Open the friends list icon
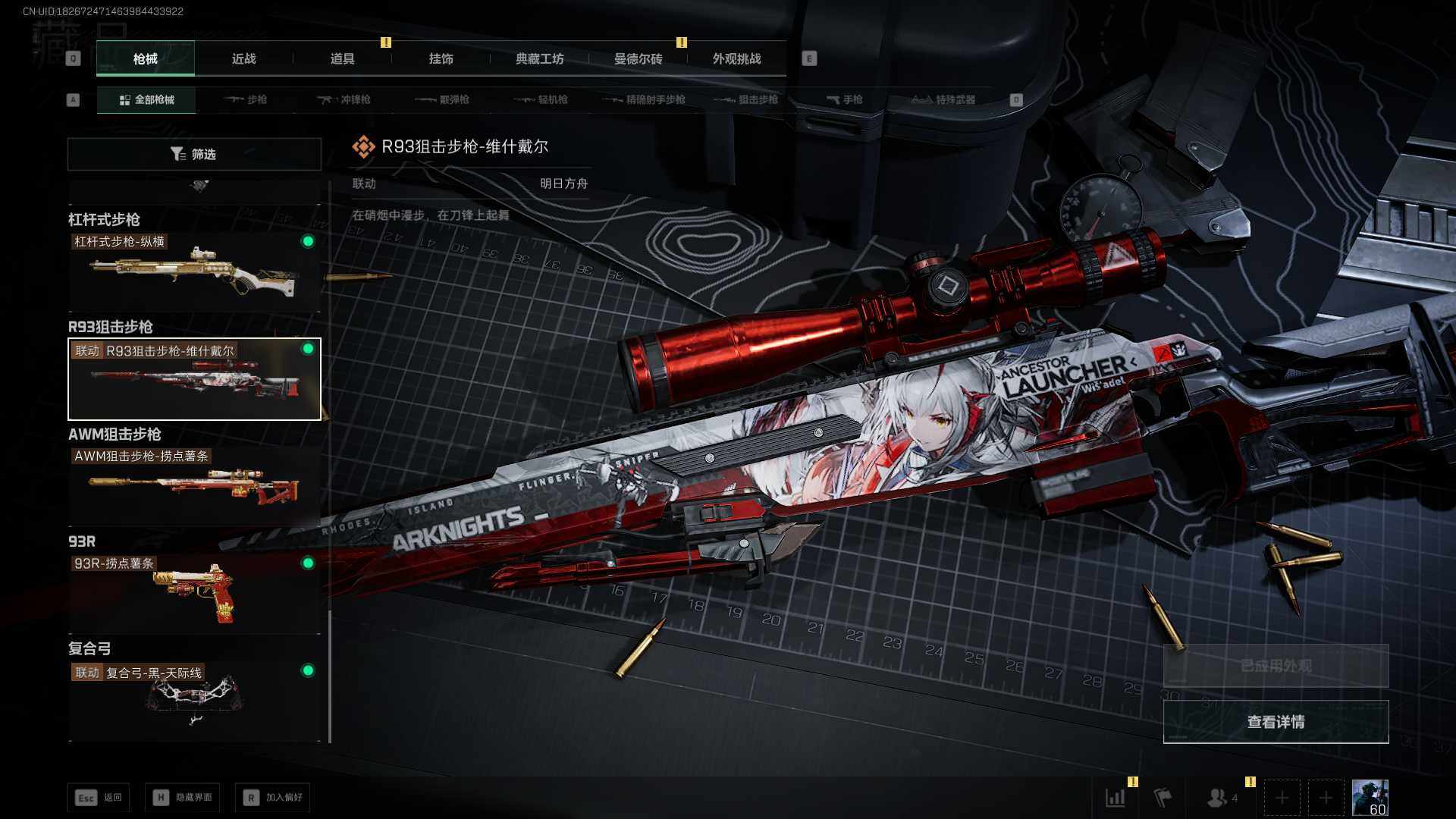Viewport: 1456px width, 819px height. click(1218, 798)
